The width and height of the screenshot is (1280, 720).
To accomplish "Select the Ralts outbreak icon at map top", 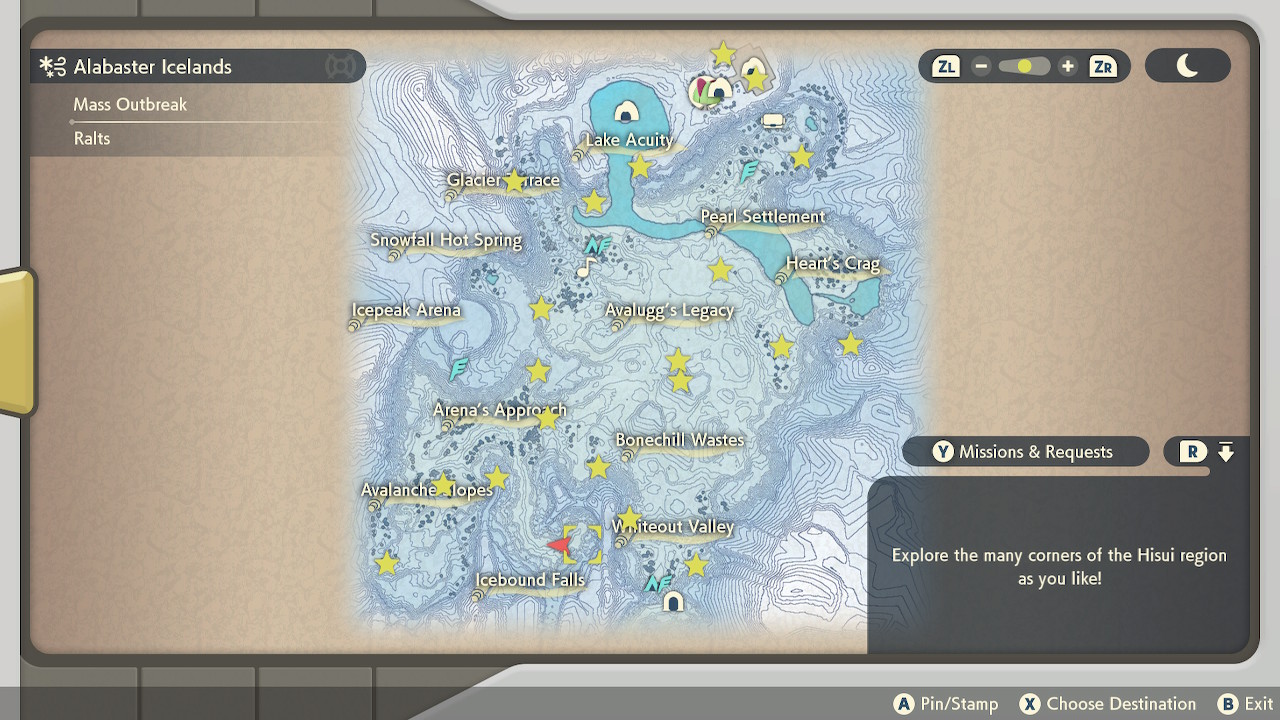I will 706,93.
